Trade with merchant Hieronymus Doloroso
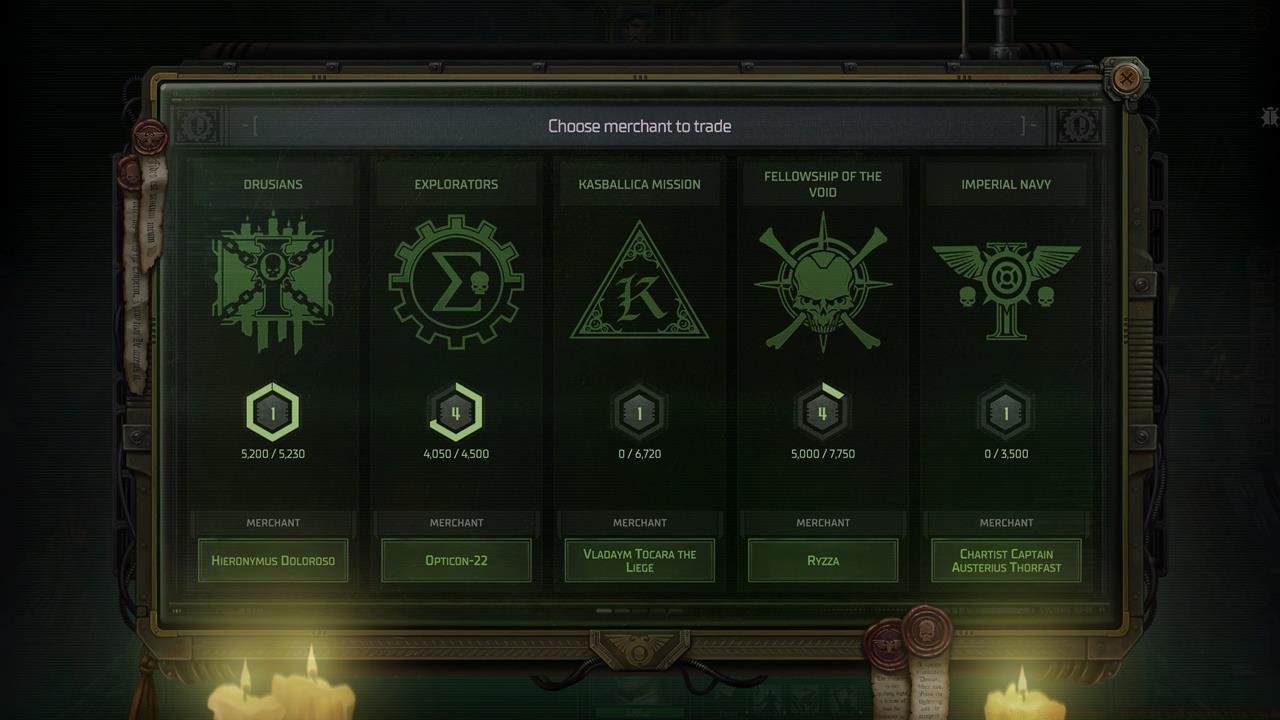The image size is (1280, 720). click(273, 561)
